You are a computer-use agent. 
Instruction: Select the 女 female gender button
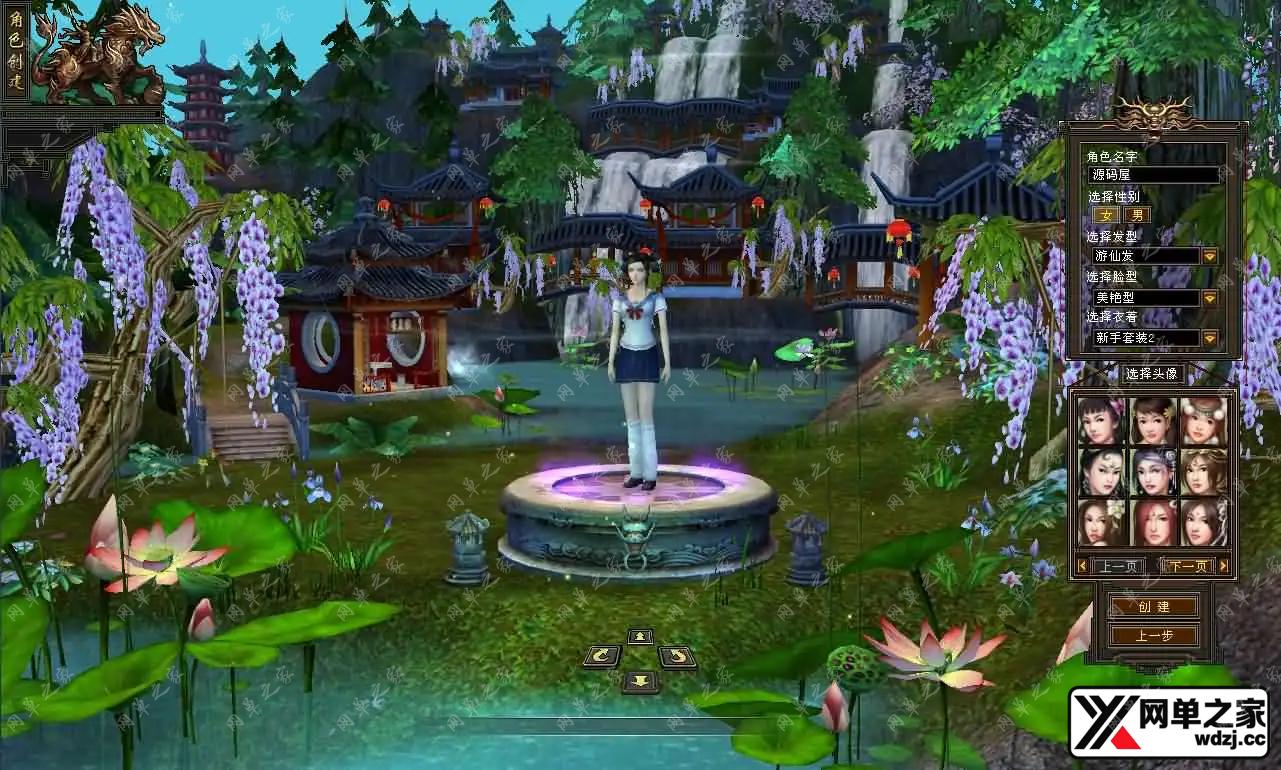coord(1106,215)
